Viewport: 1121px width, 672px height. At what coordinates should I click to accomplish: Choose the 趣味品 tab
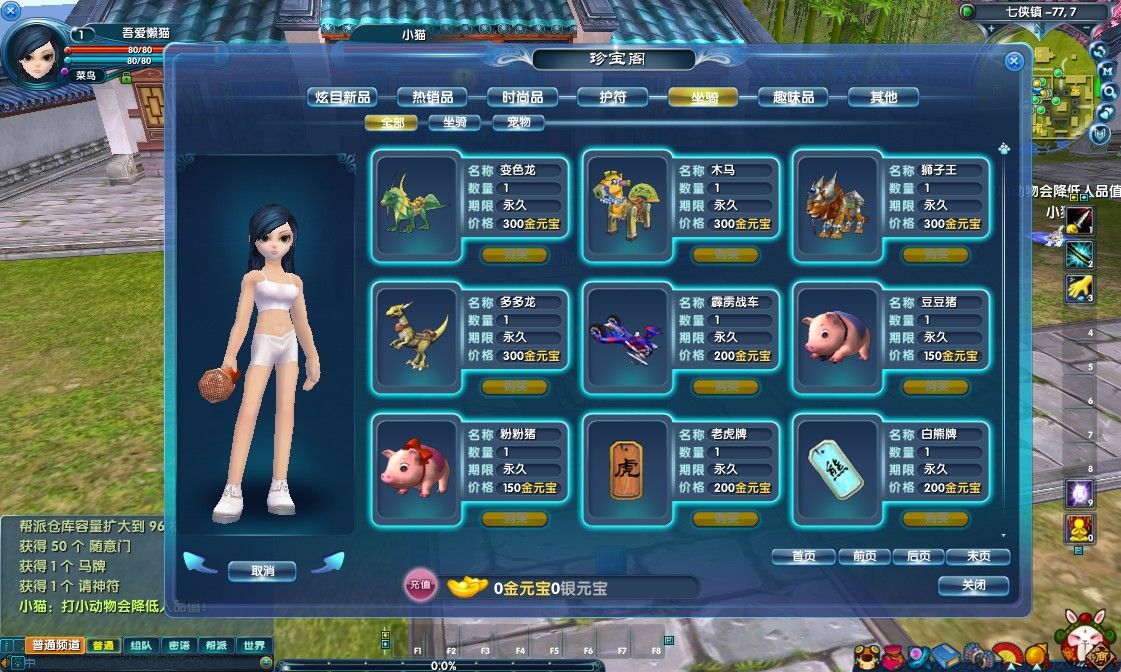tap(792, 97)
